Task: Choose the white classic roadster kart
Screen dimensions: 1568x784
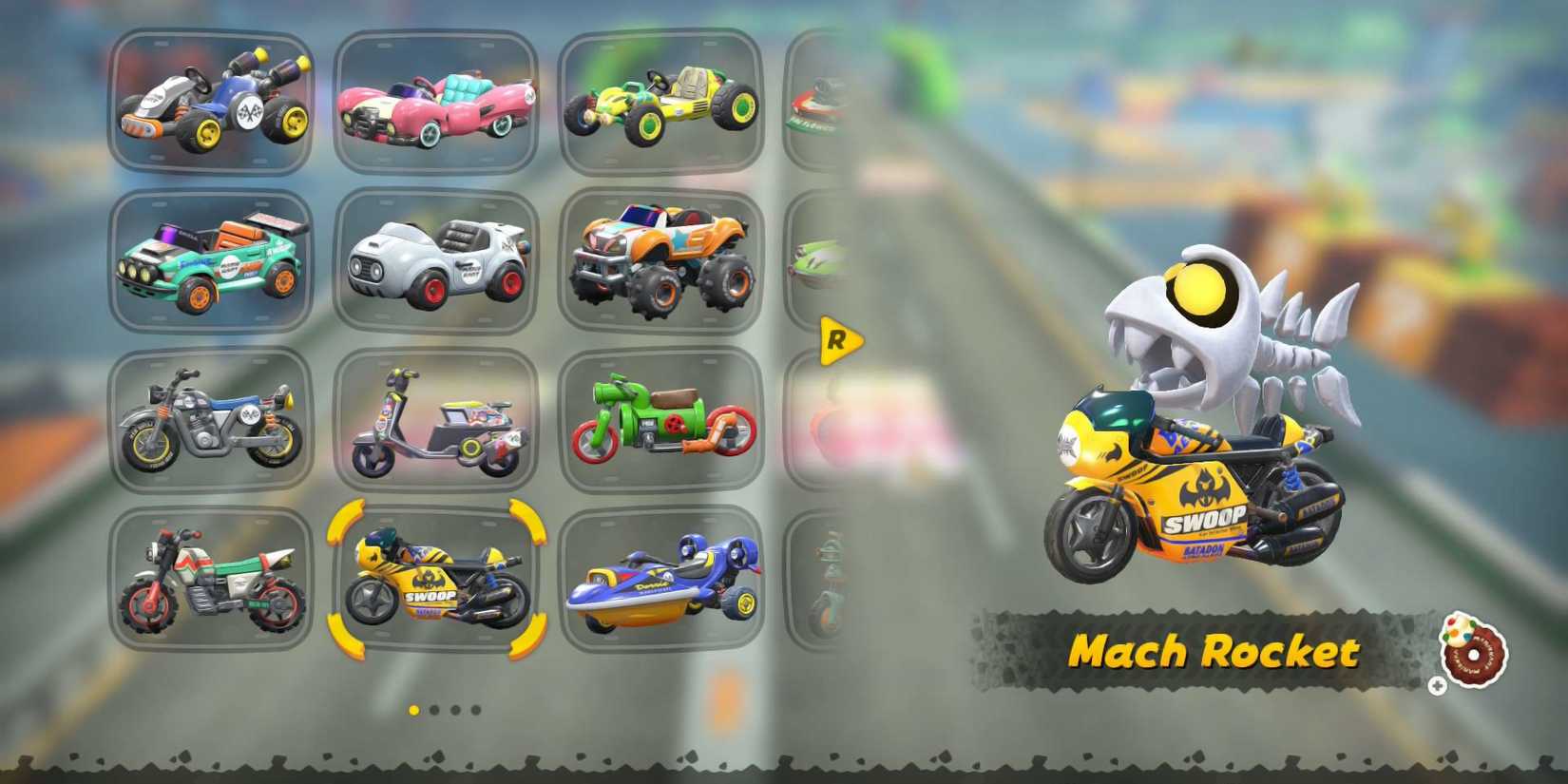Action: 437,257
